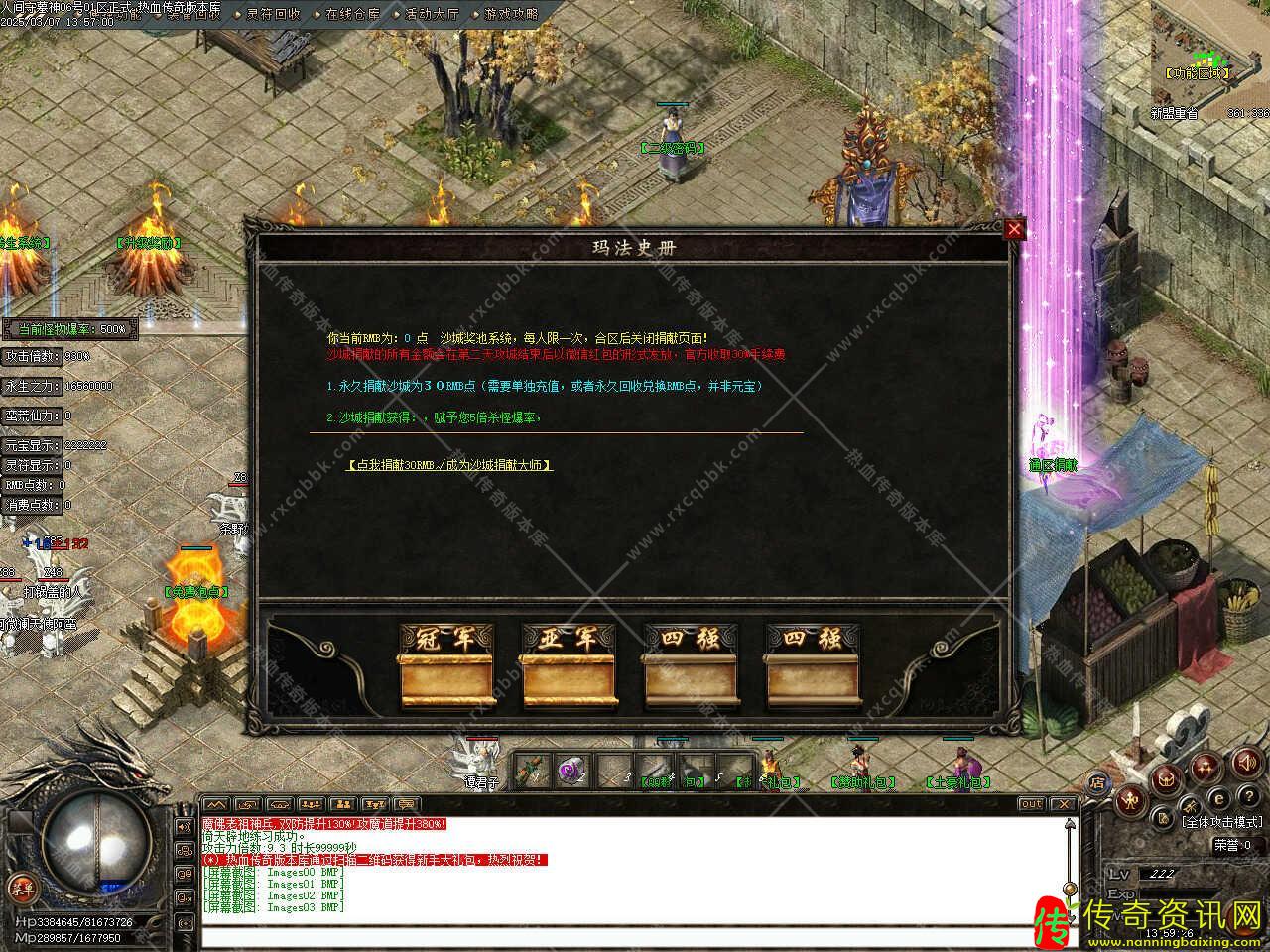Viewport: 1270px width, 952px height.
Task: Select the 亚军 runner-up plaque
Action: (567, 664)
